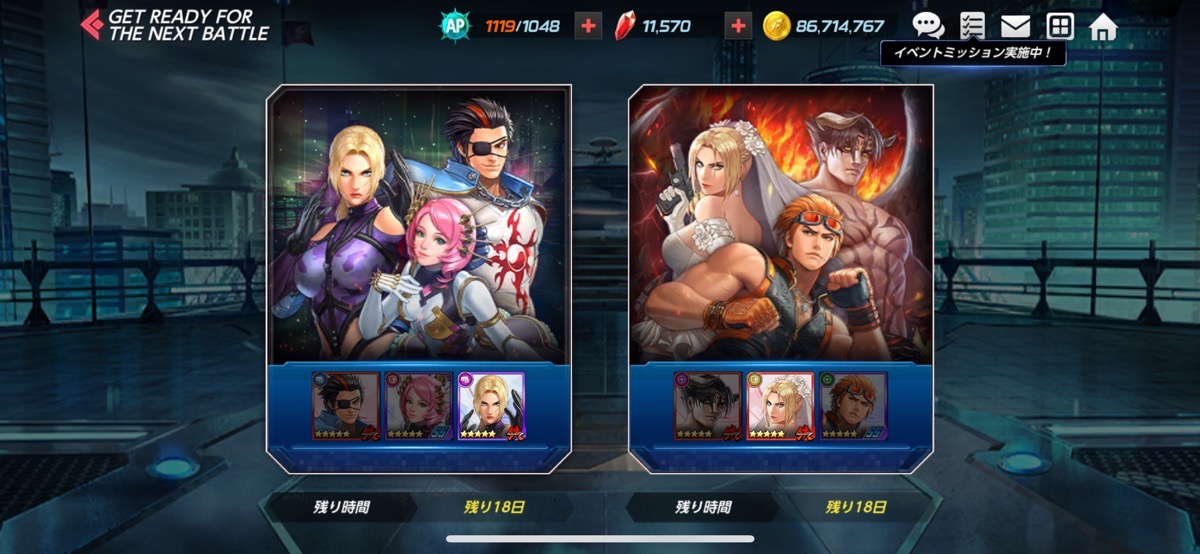Buy more red rubies with plus button
The height and width of the screenshot is (554, 1200).
click(738, 26)
